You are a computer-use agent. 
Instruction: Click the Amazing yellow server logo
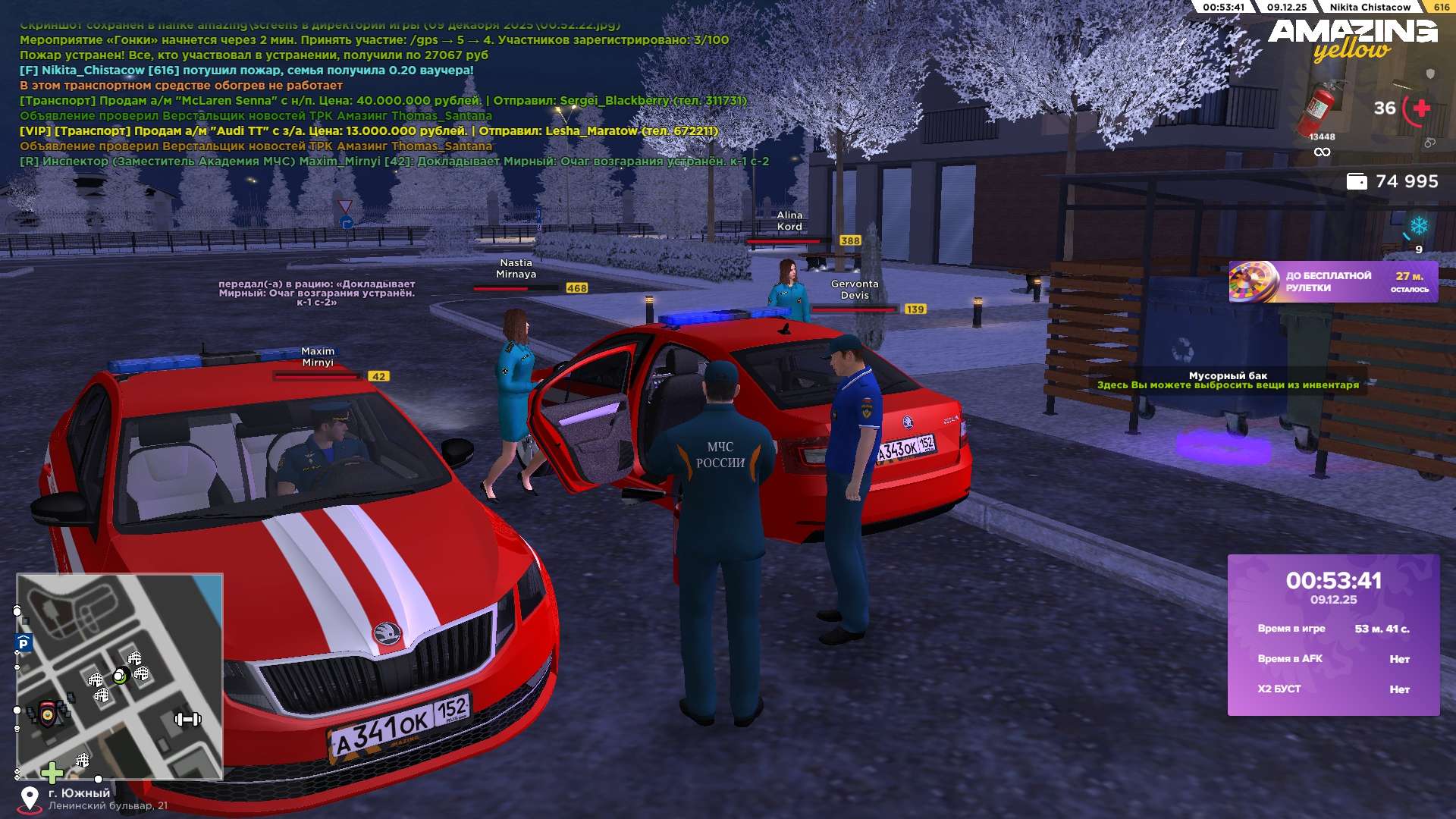[1352, 39]
